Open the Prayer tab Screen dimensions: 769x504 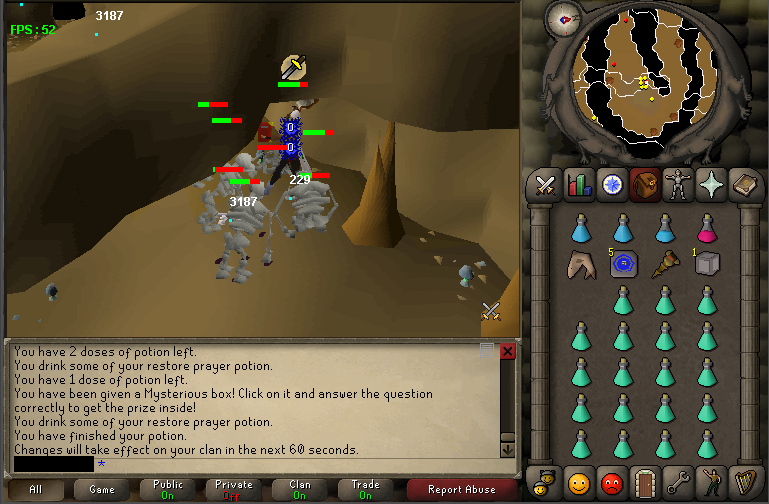click(x=711, y=185)
